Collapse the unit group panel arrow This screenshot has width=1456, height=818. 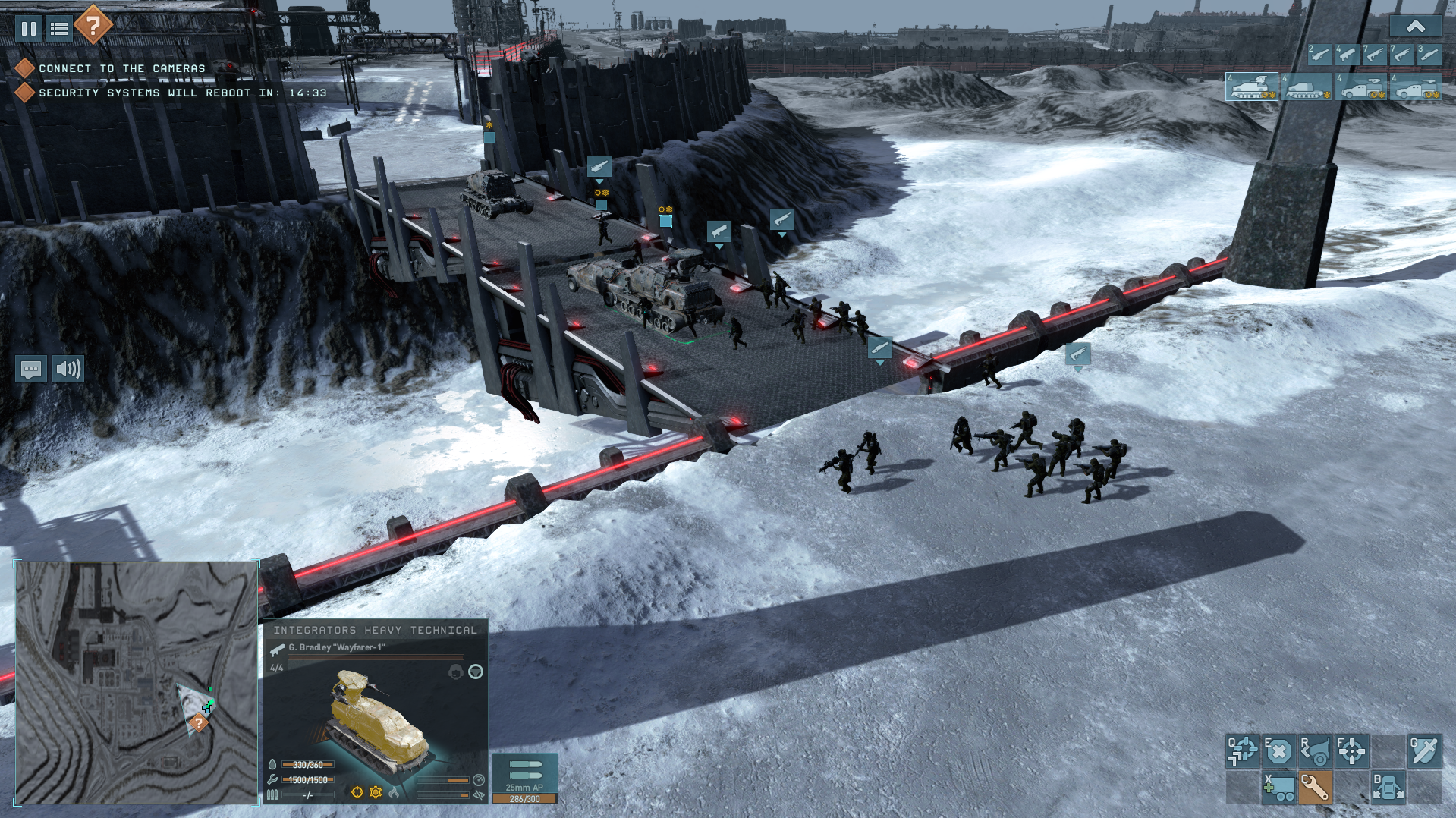(x=1415, y=27)
